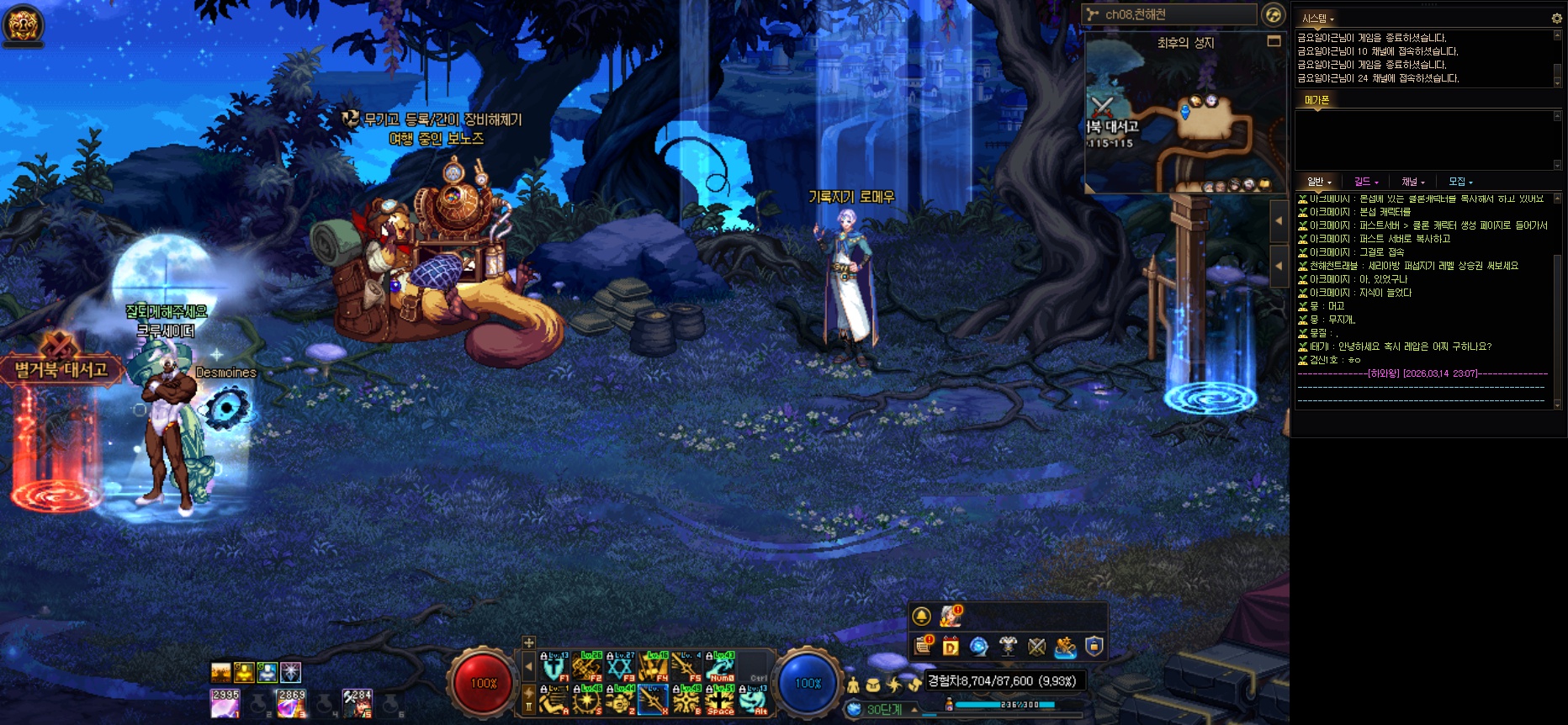Screen dimensions: 1568x725
Task: Activate the Alt-bound teal skill
Action: (753, 700)
